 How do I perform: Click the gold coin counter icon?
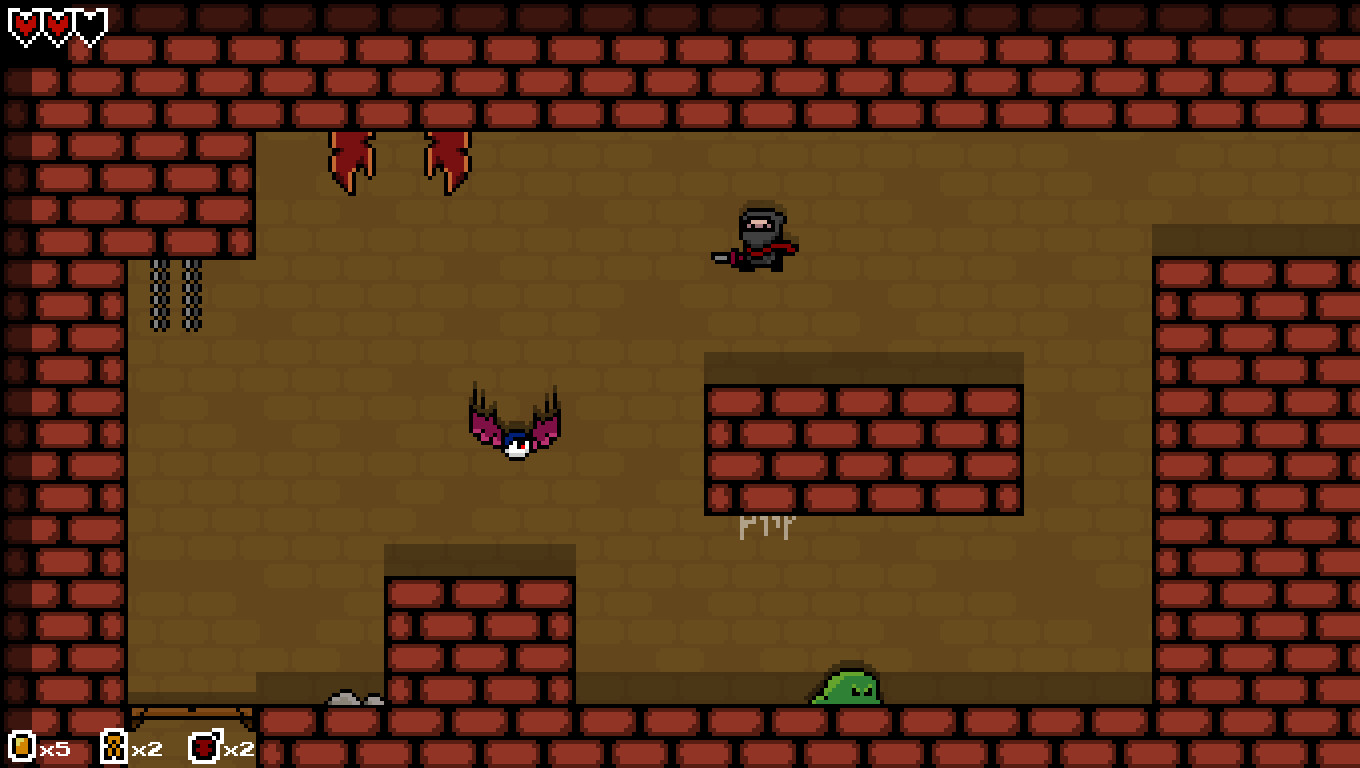20,746
